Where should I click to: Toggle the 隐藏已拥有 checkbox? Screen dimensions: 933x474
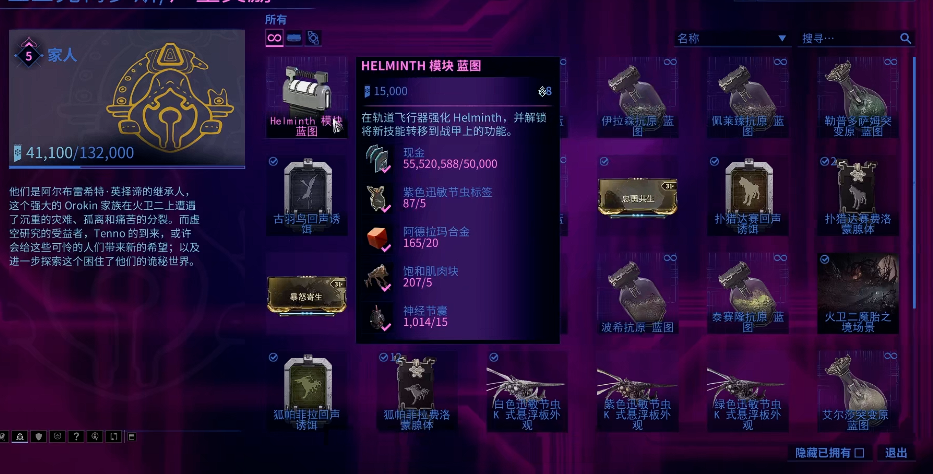[859, 453]
